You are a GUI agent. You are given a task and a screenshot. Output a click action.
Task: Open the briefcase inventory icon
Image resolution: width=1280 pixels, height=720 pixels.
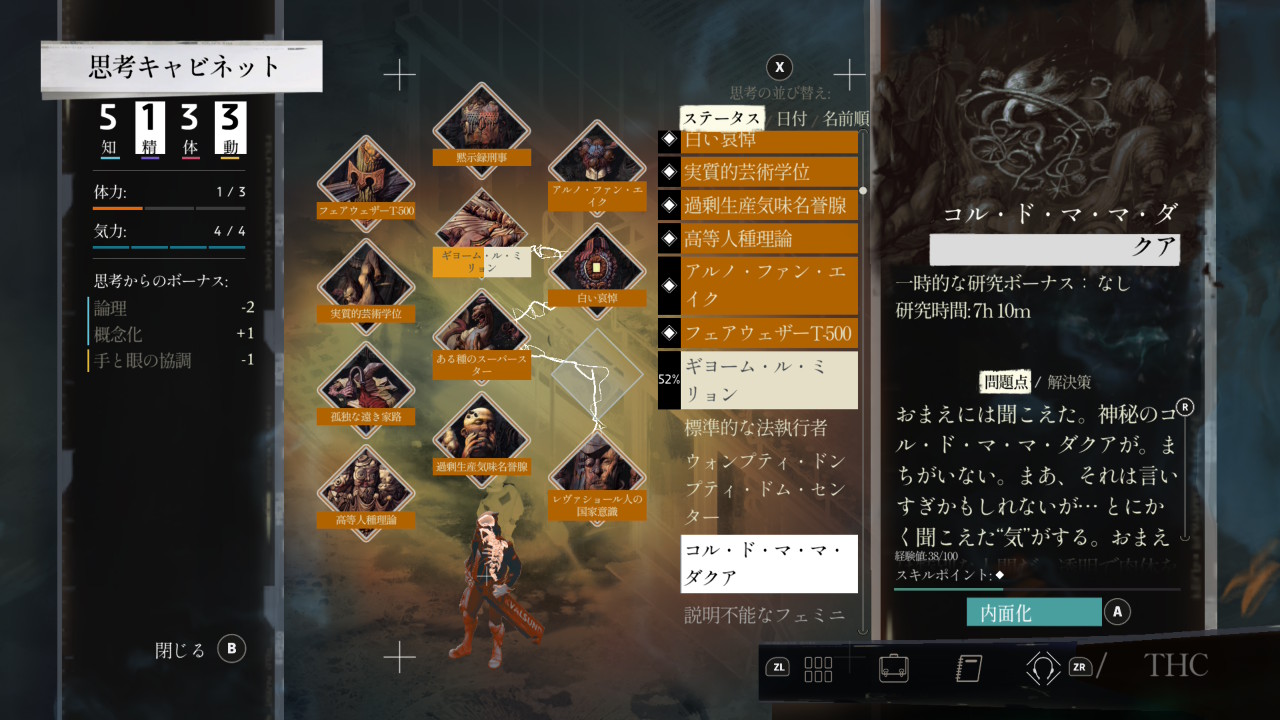[894, 667]
